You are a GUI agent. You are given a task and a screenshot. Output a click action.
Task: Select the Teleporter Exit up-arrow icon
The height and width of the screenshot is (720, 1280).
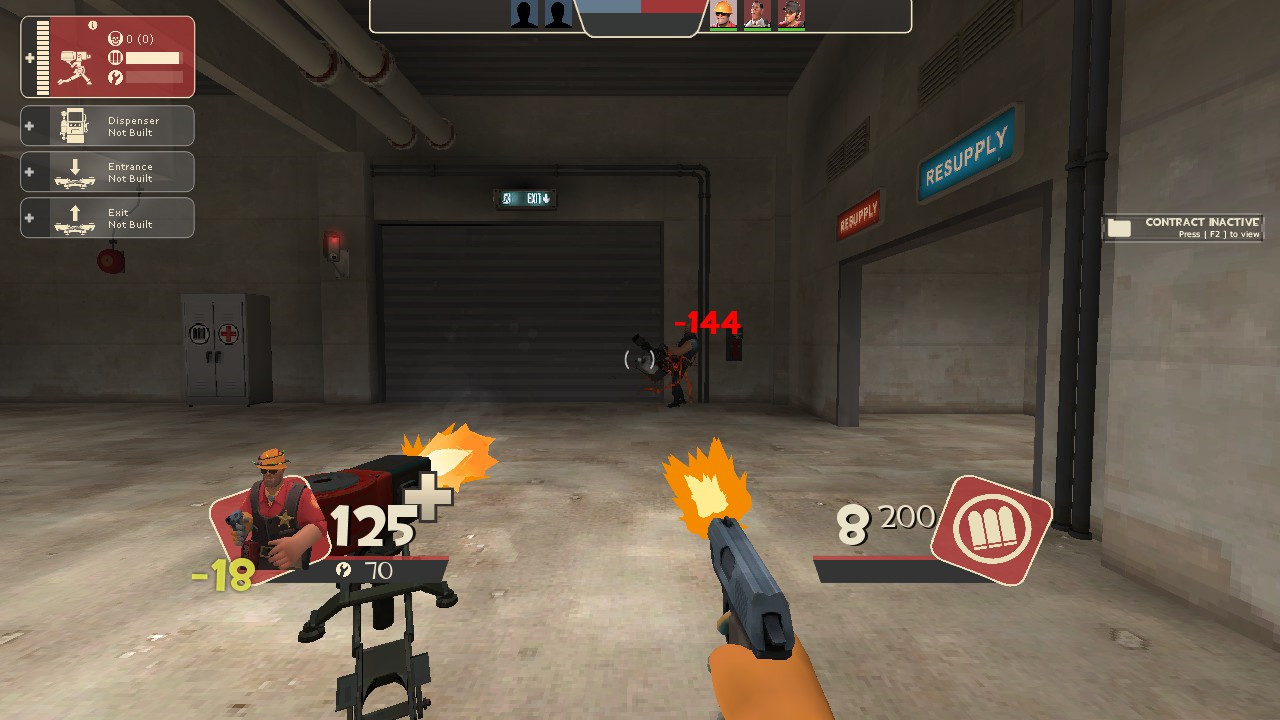pyautogui.click(x=75, y=215)
